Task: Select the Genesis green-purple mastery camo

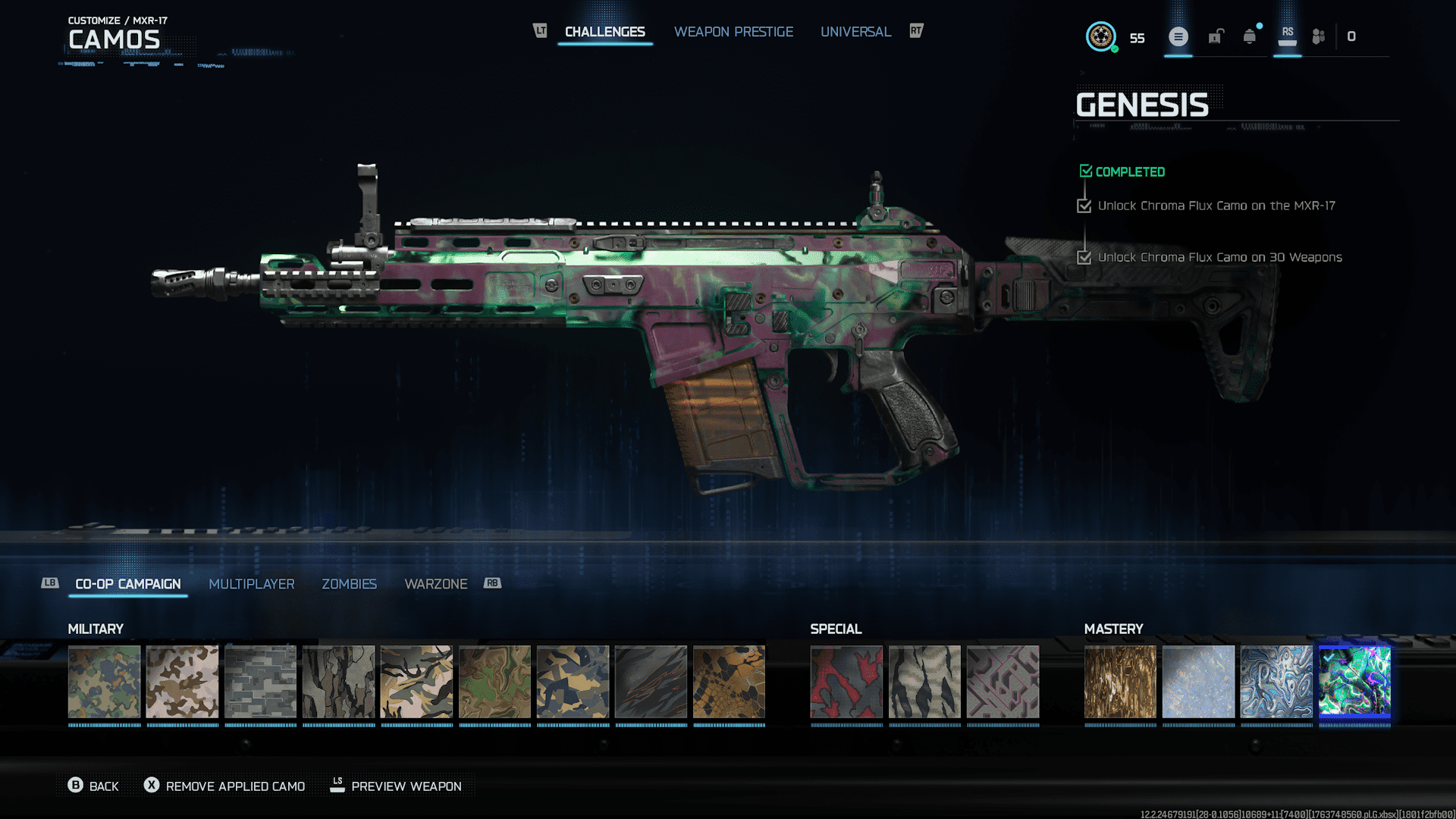Action: pyautogui.click(x=1354, y=682)
